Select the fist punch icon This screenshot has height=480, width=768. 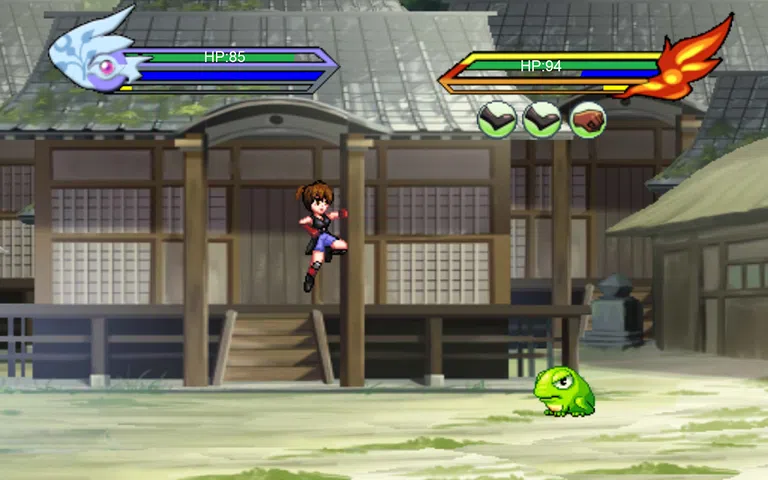coord(588,120)
